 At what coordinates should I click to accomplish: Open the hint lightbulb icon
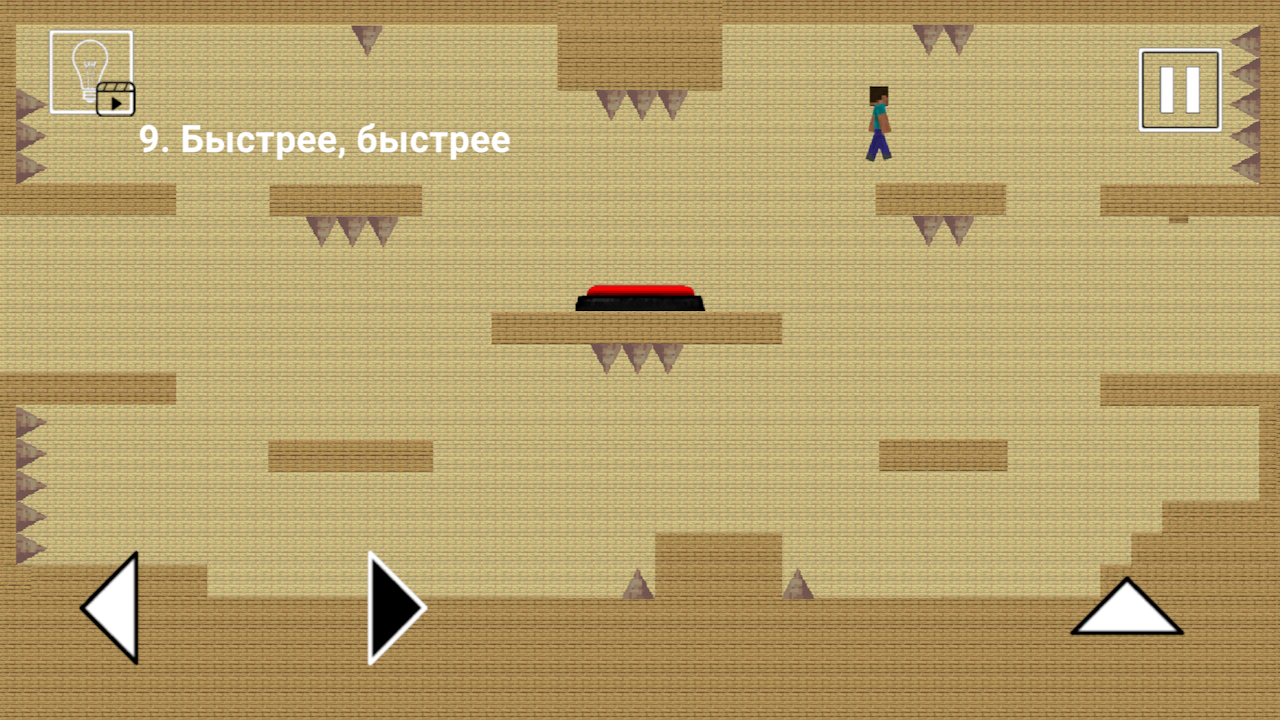pos(88,70)
